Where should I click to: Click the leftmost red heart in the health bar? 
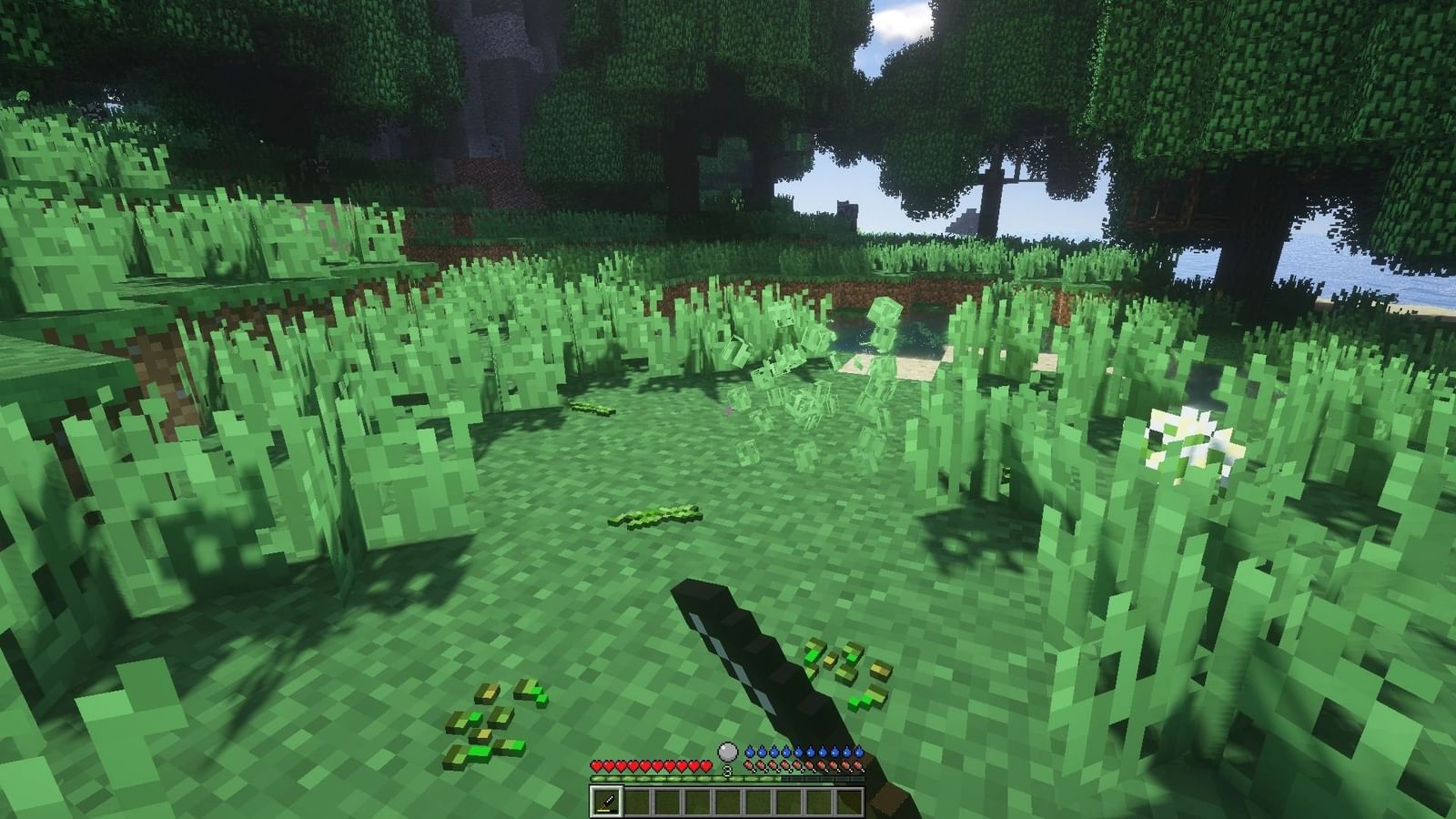[x=598, y=766]
